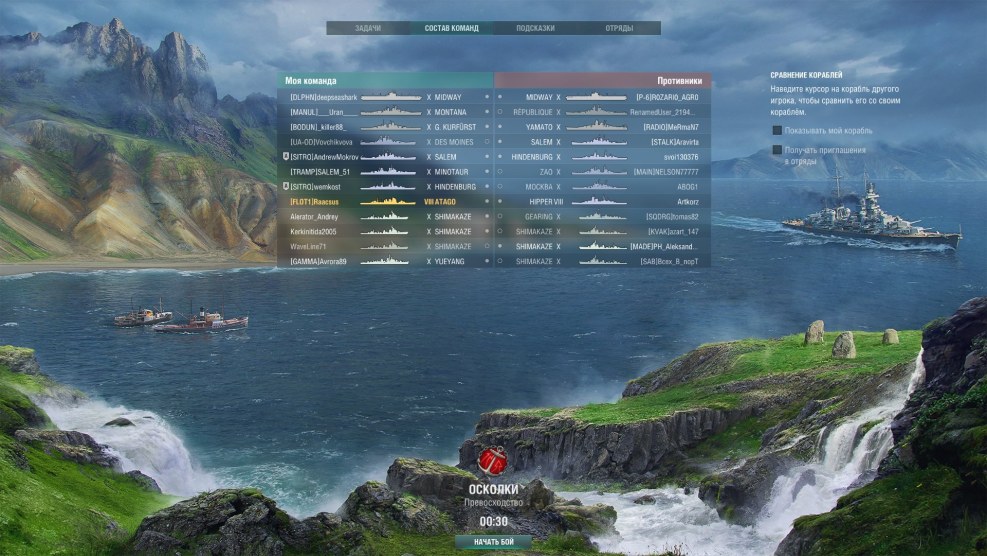Select enemy NELSON77777 on Zao
This screenshot has height=556, width=987.
pos(604,172)
